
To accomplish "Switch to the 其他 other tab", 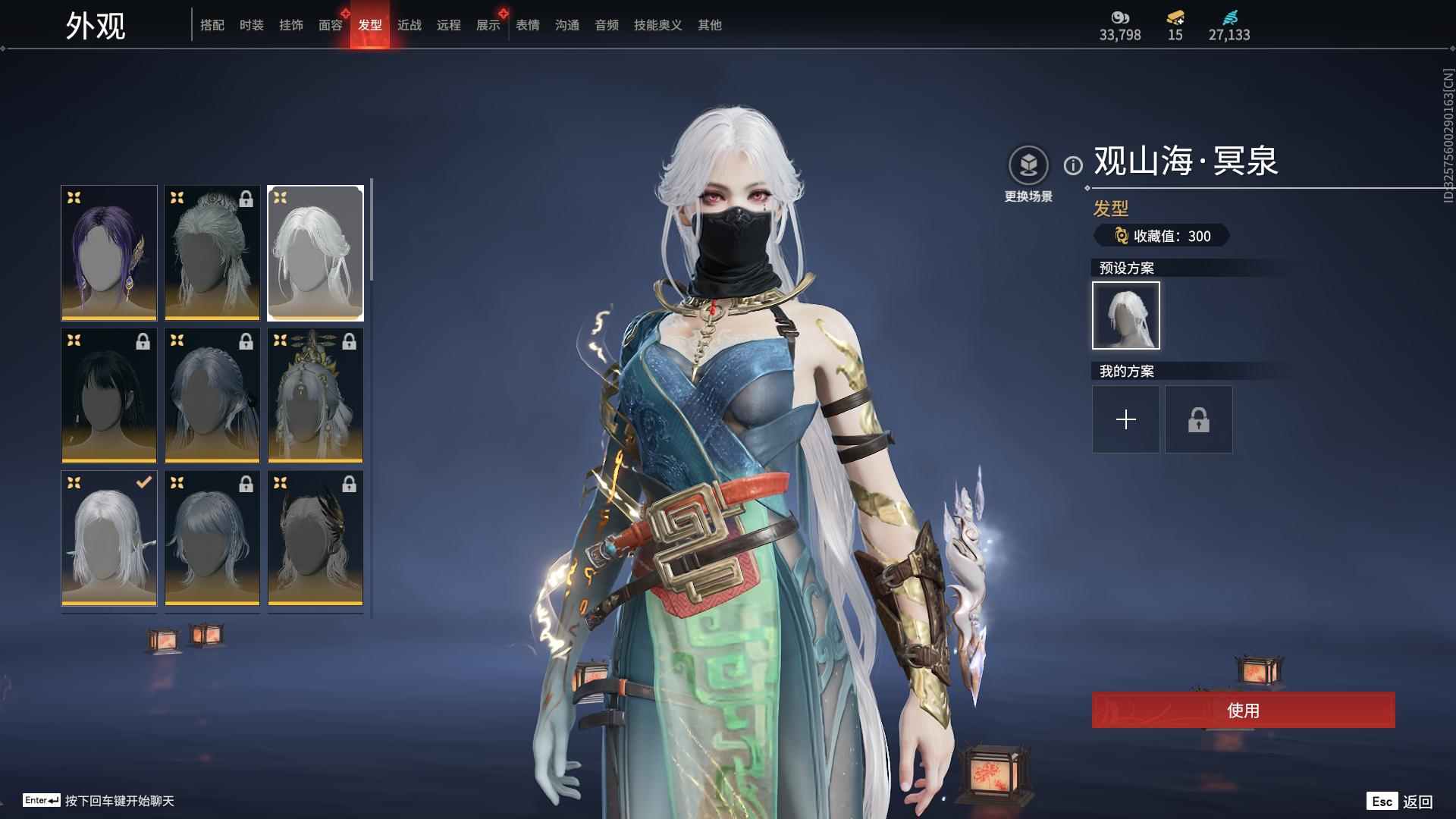I will point(710,25).
